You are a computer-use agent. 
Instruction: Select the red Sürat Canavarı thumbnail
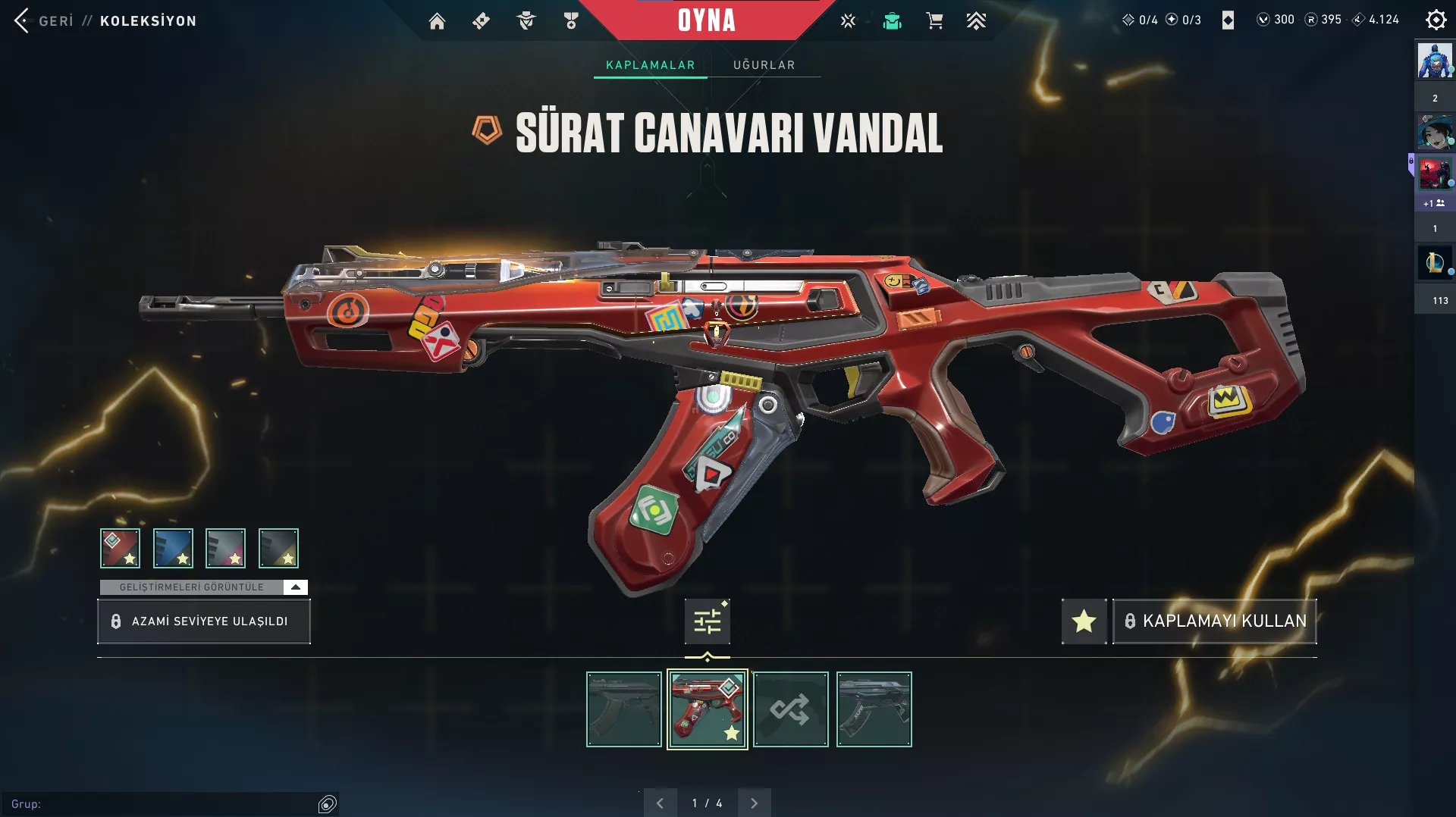coord(707,709)
